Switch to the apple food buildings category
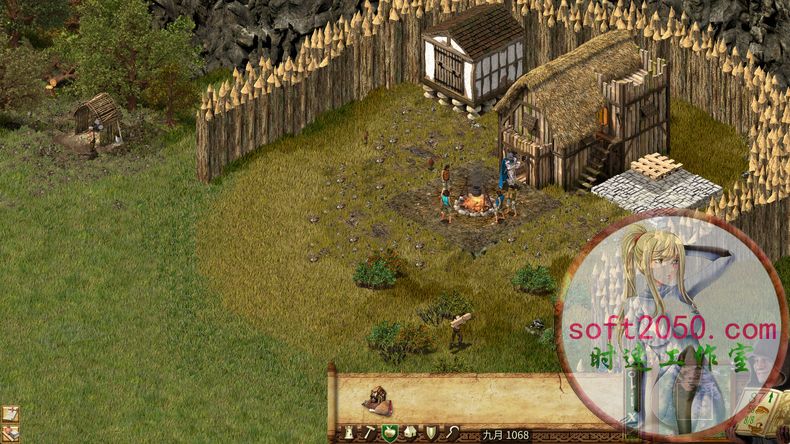Screen dimensions: 790x444 [x=389, y=433]
